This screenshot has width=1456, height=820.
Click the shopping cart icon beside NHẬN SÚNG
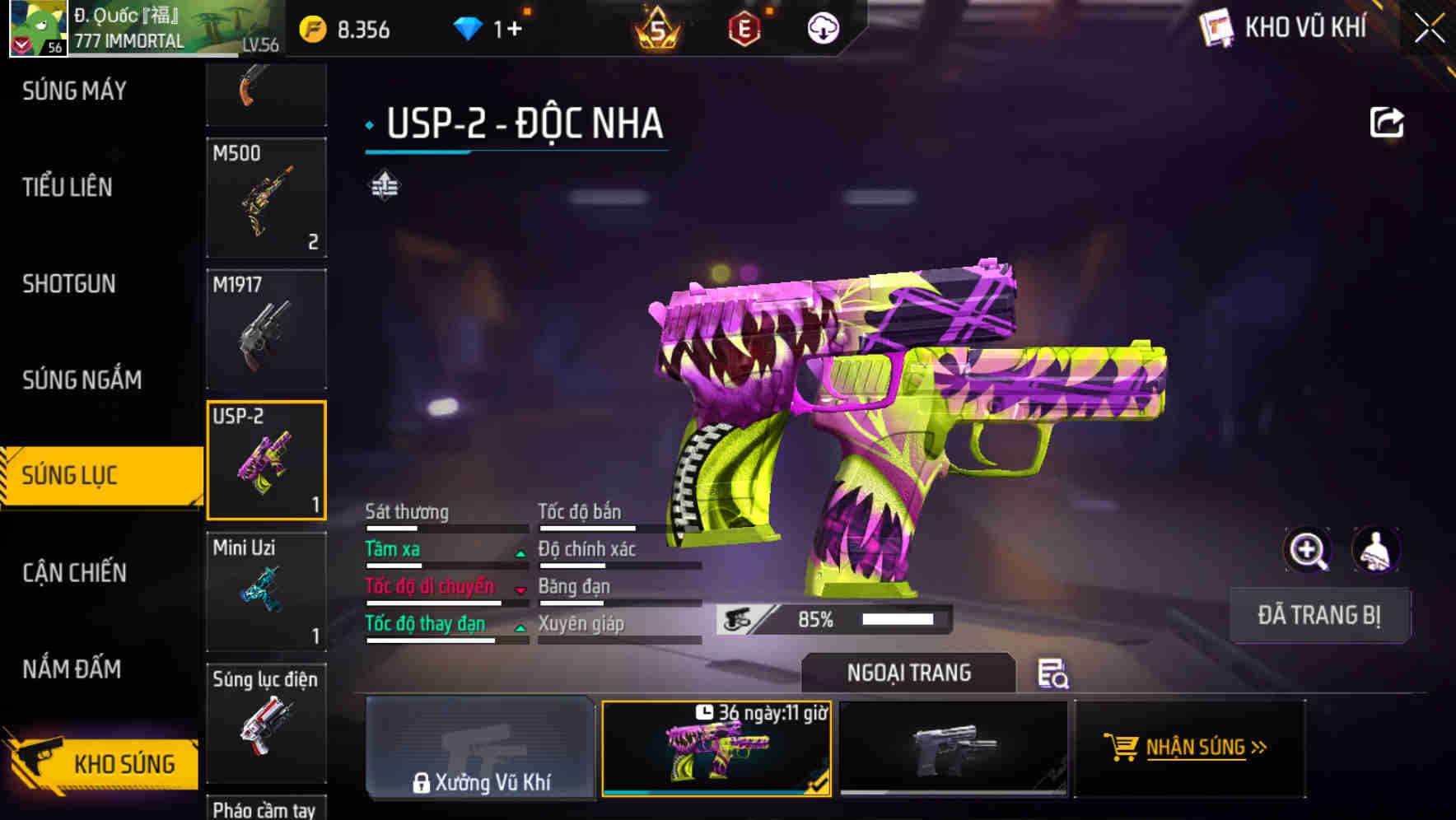[x=1123, y=748]
